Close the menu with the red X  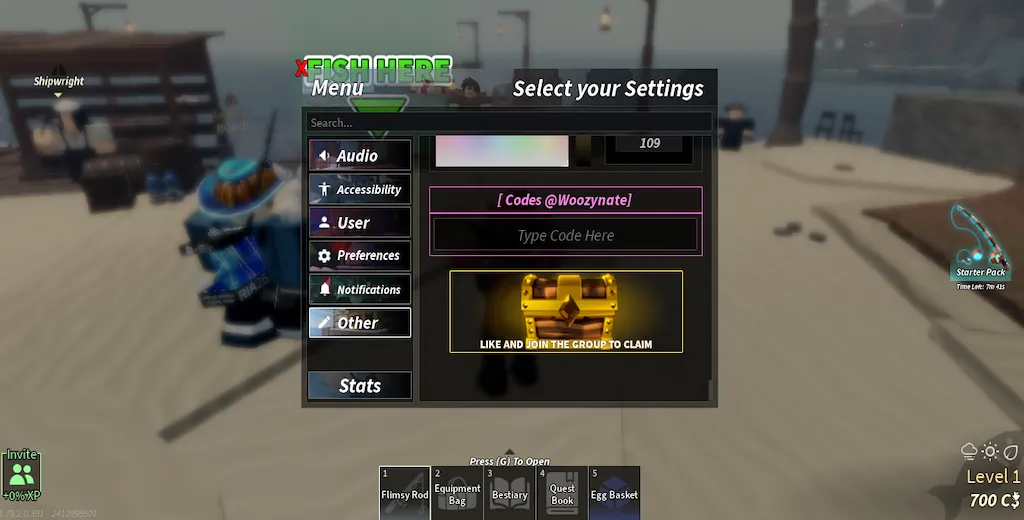click(x=301, y=69)
